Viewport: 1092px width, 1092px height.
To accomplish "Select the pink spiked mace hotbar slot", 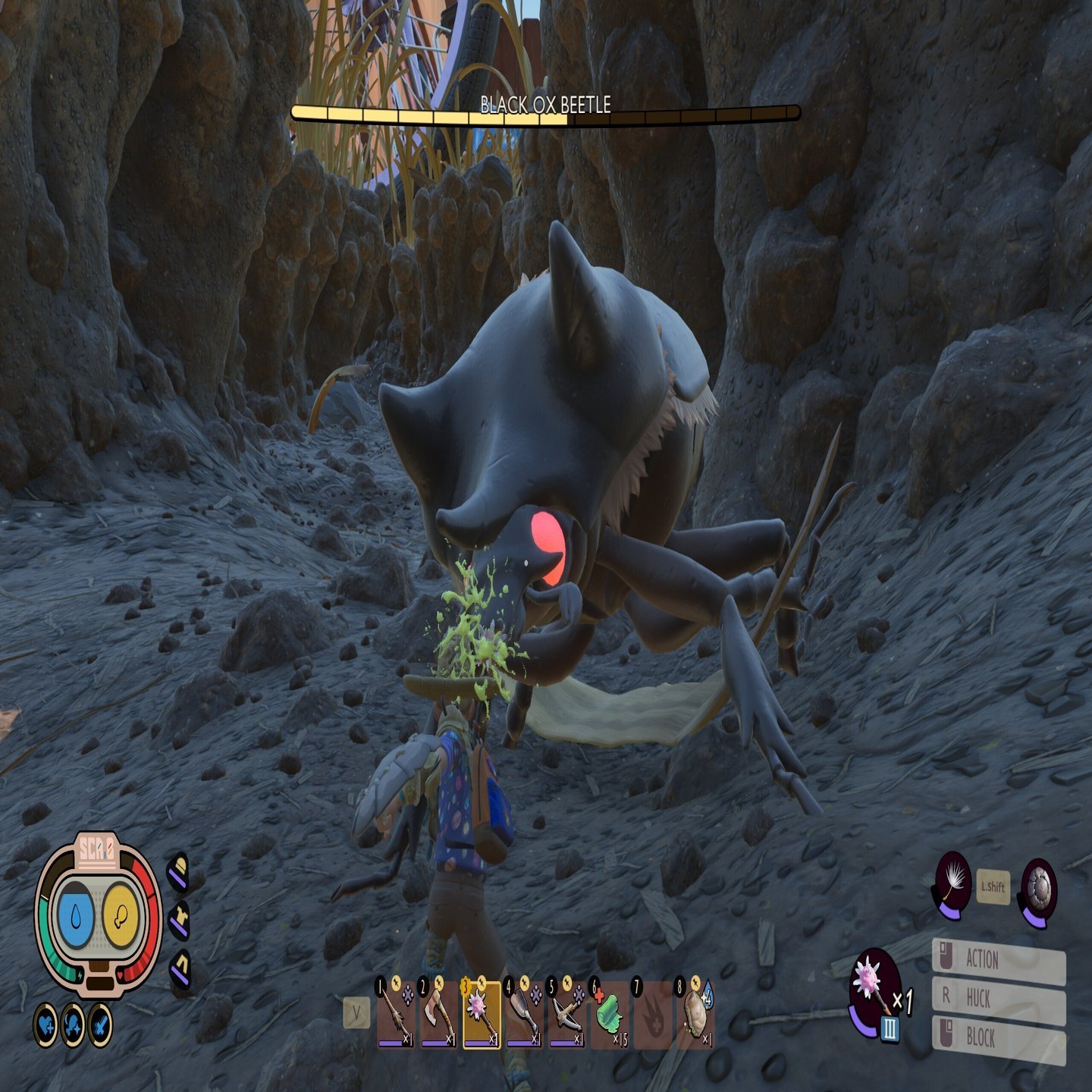I will [x=482, y=1014].
